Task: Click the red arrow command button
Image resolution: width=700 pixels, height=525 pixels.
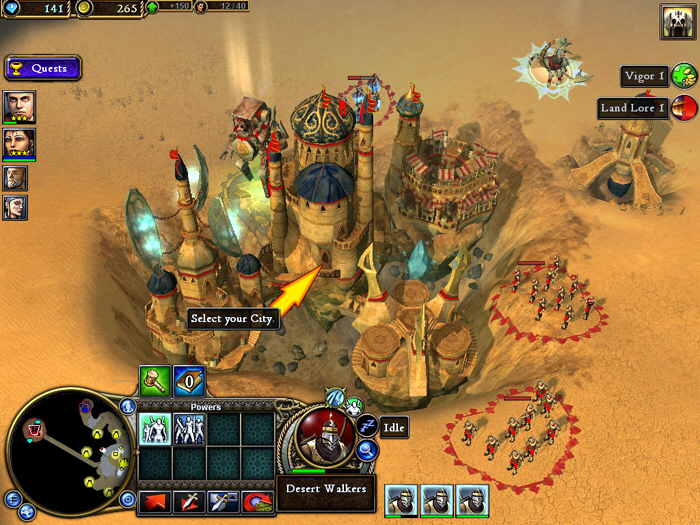Action: [155, 500]
